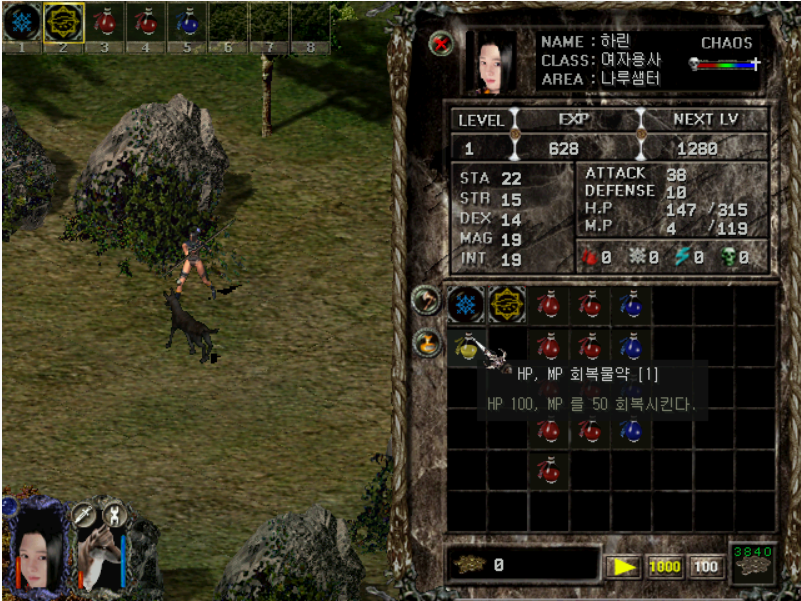The image size is (801, 601).
Task: Choose the 1000 gold amount button
Action: 665,566
